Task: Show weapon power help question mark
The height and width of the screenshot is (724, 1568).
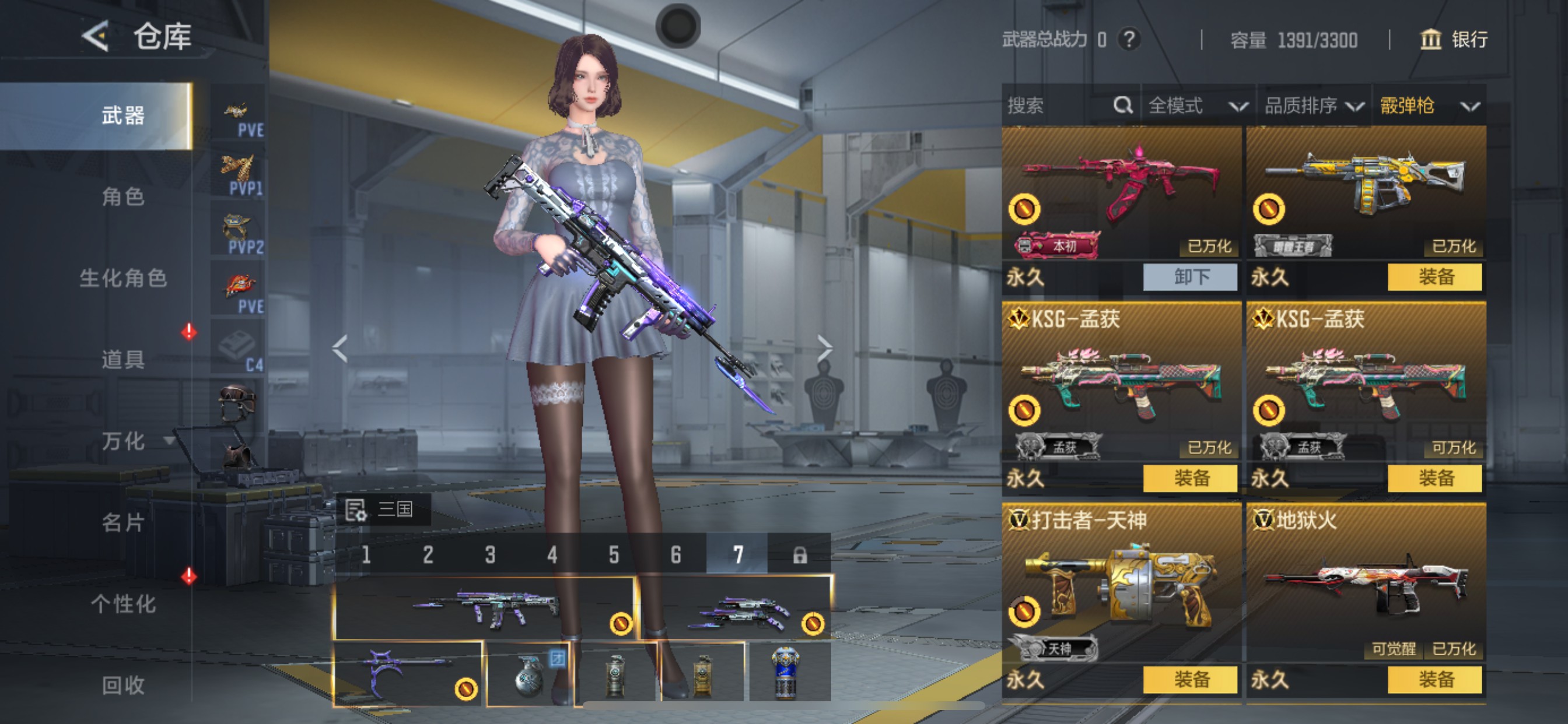Action: pos(1129,40)
